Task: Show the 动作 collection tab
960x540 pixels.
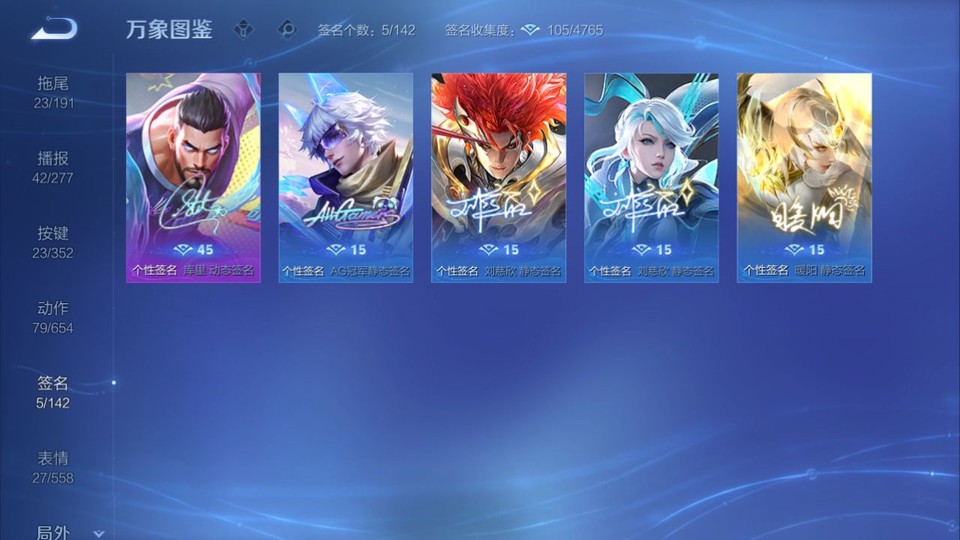Action: [54, 316]
